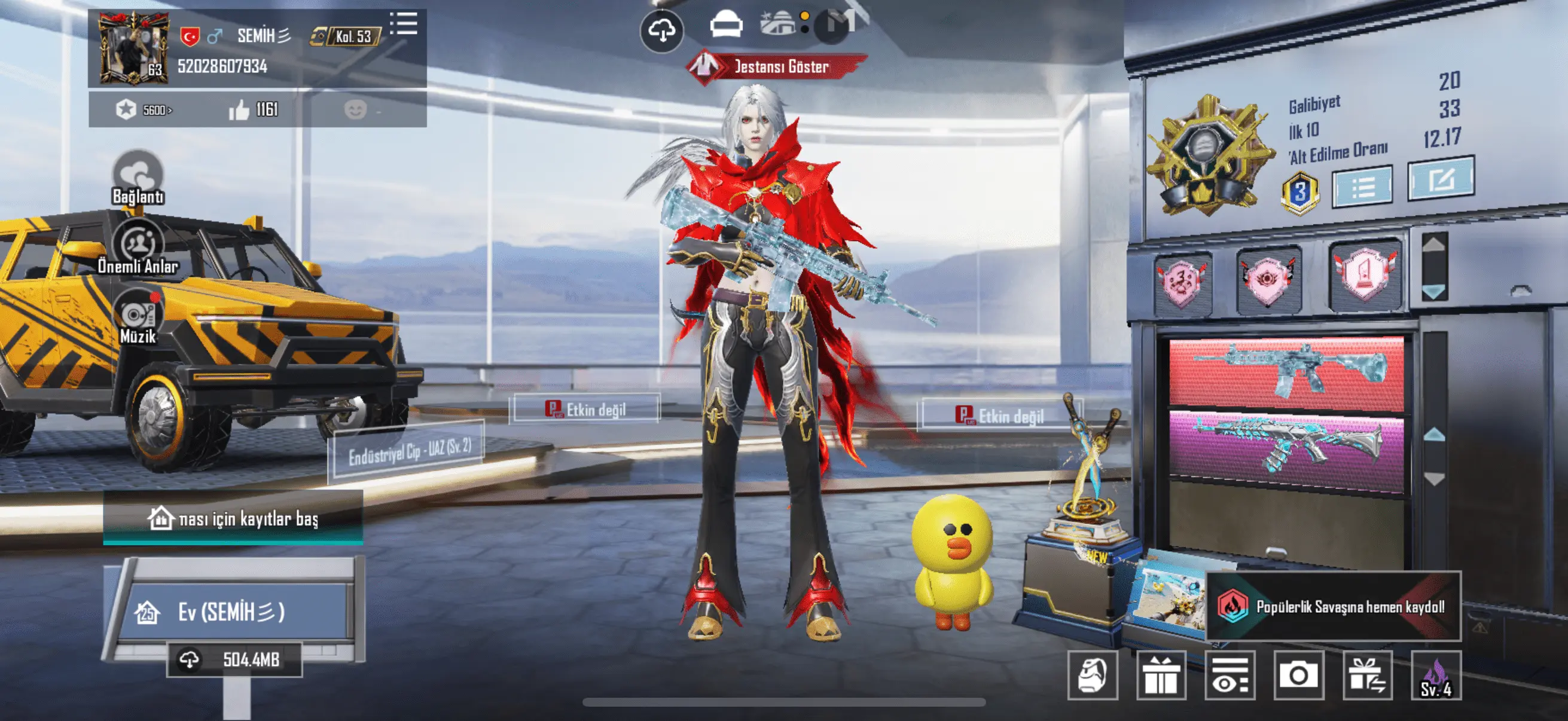Image resolution: width=1568 pixels, height=721 pixels.
Task: Click the edit stats pencil button
Action: pyautogui.click(x=1441, y=179)
